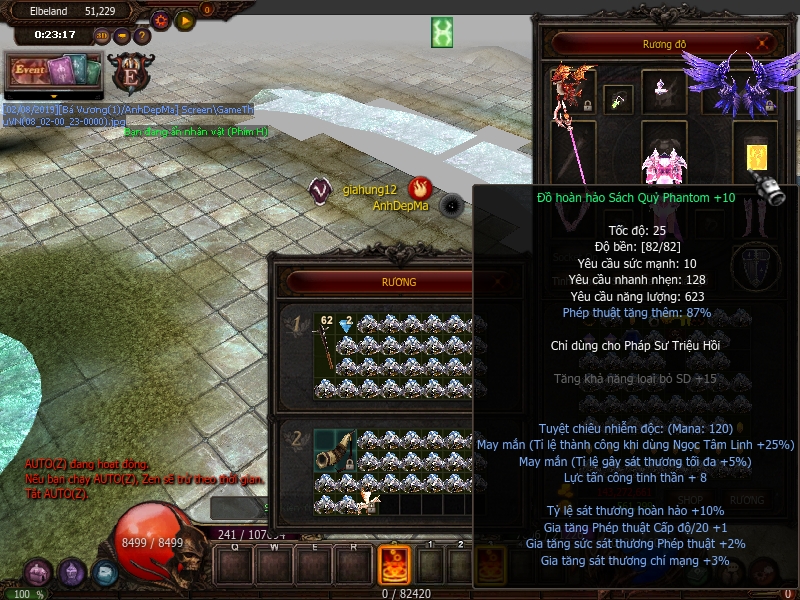This screenshot has height=600, width=800.
Task: Activate the glowing orange fire skill
Action: (393, 565)
